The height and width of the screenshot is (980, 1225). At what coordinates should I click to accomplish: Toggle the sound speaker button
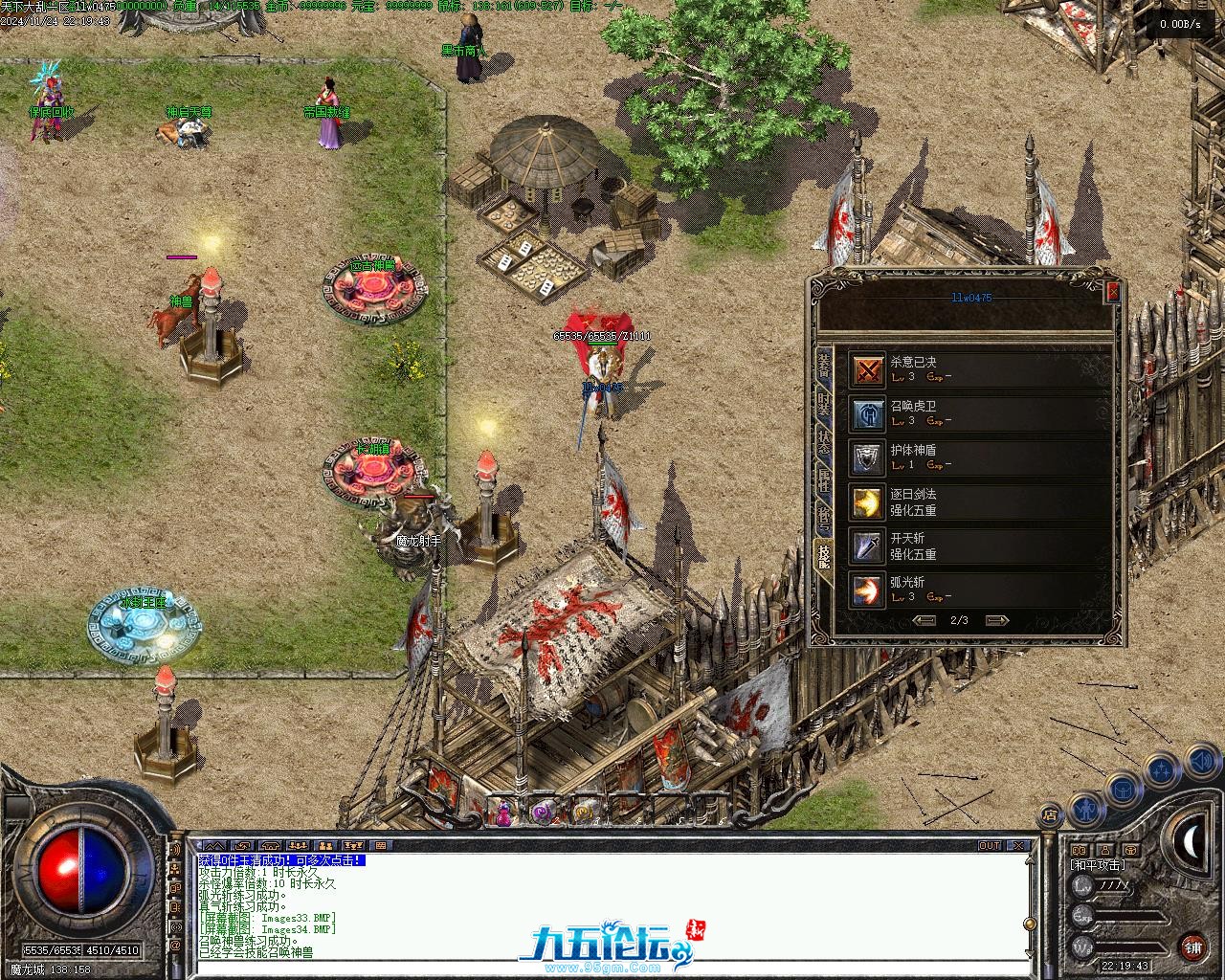(x=1200, y=762)
